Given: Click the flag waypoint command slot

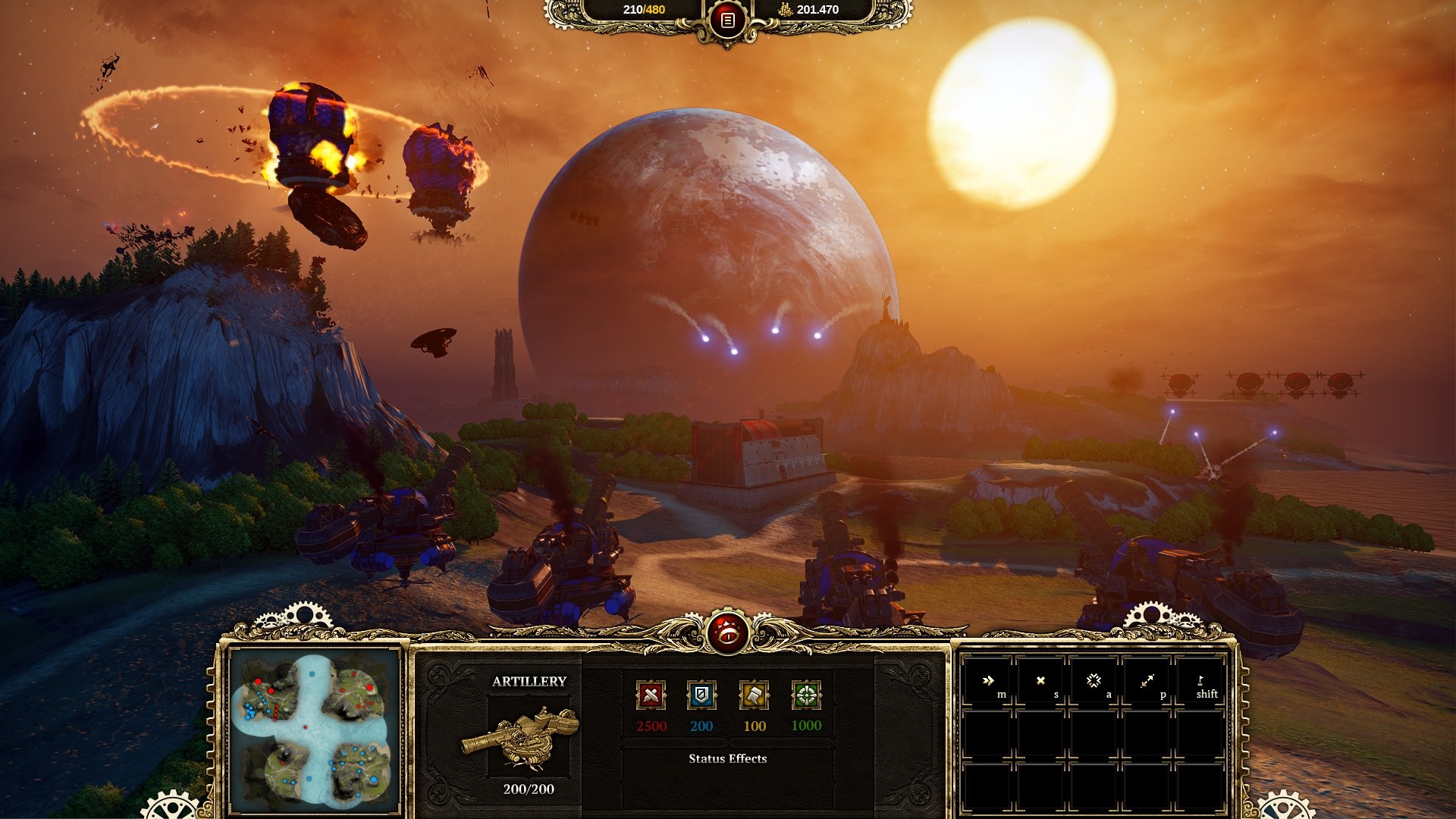Looking at the screenshot, I should [1200, 682].
